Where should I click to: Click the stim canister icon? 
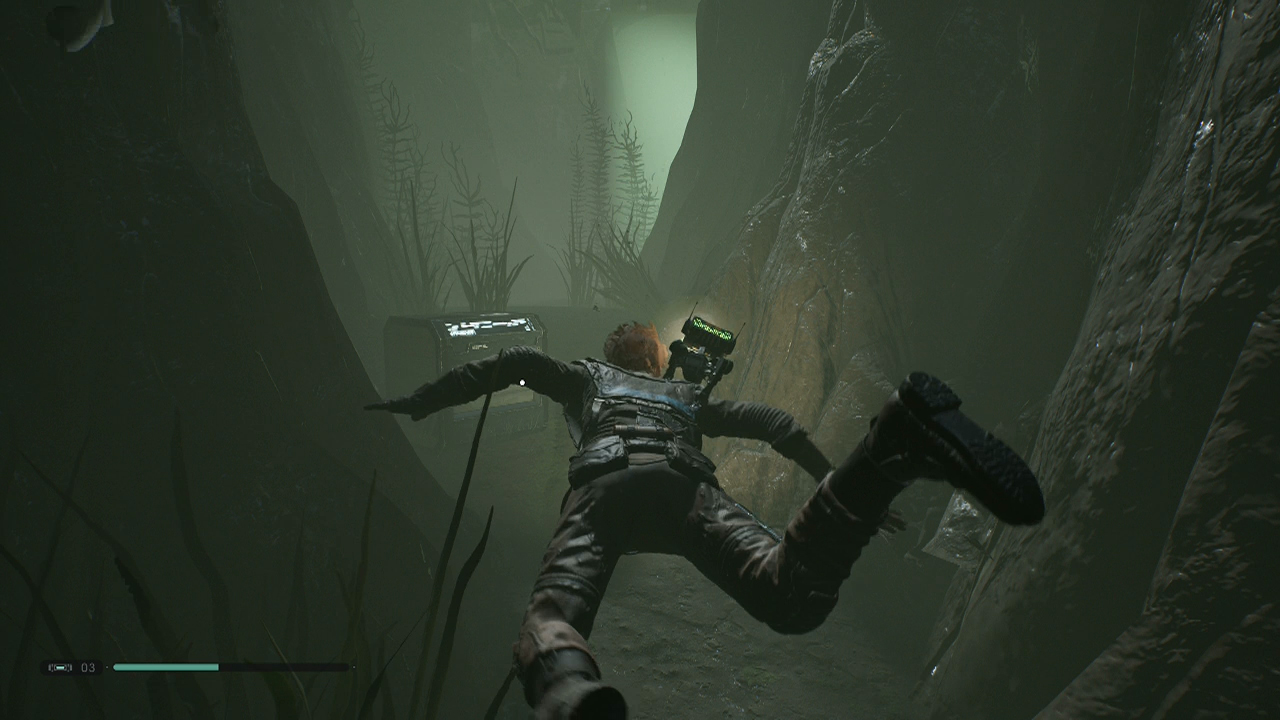point(58,667)
